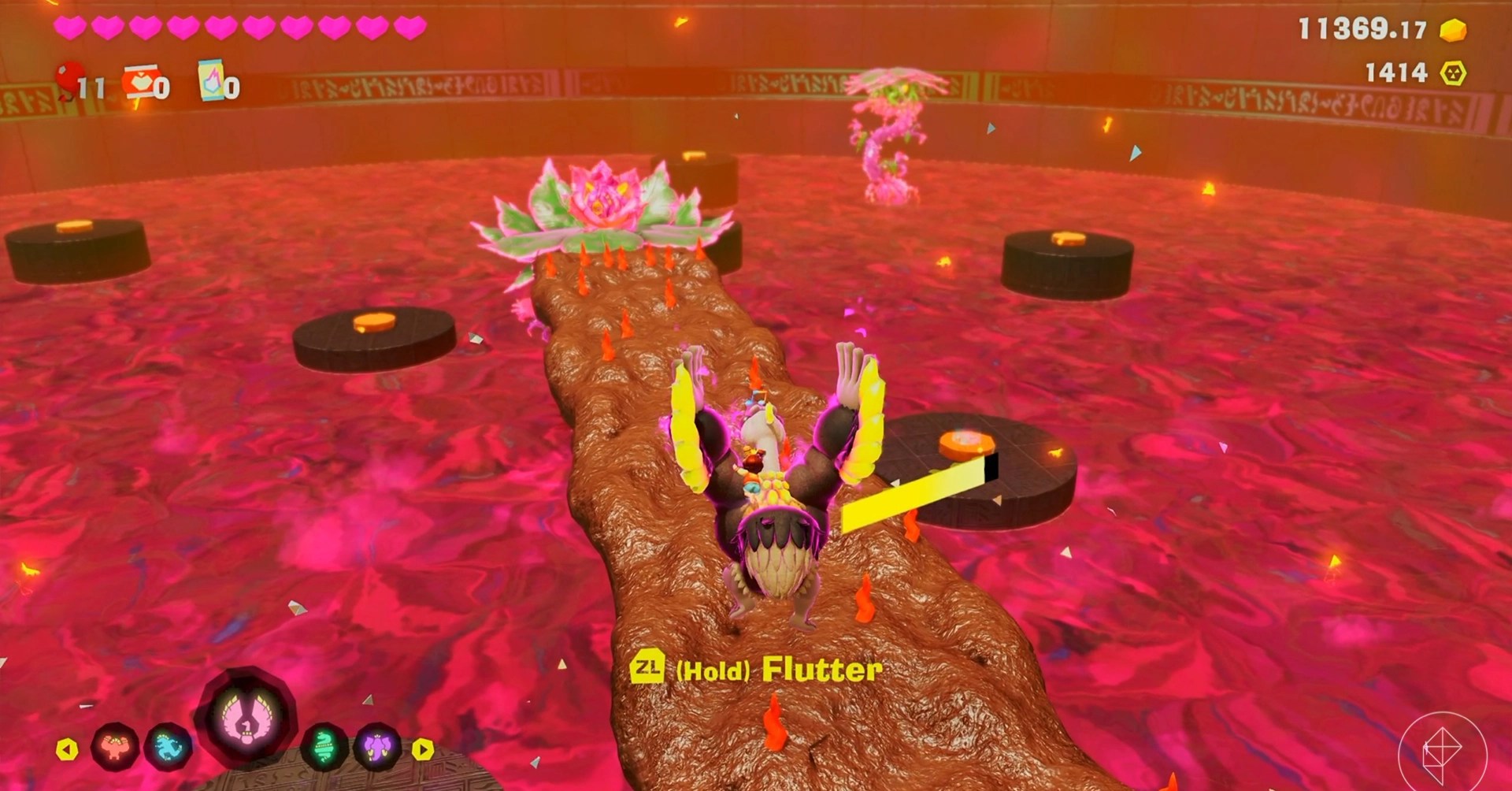The height and width of the screenshot is (791, 1512).
Task: Use the yellow flame juice can
Action: click(x=212, y=80)
